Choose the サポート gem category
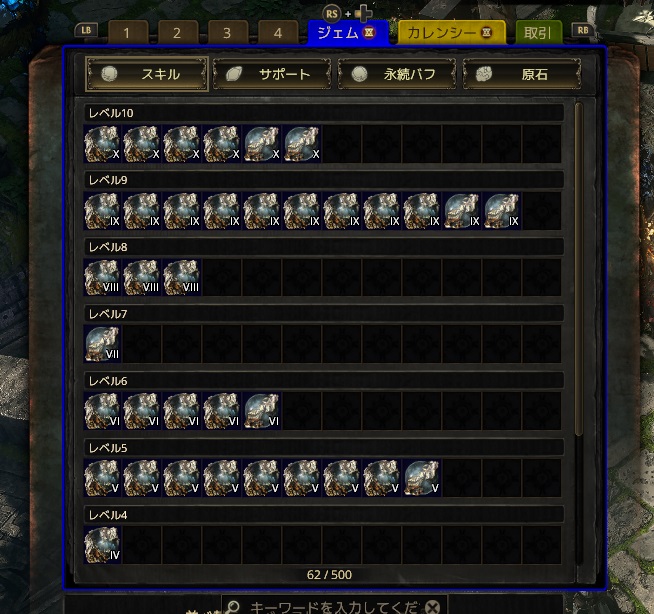Viewport: 654px width, 614px height. pyautogui.click(x=272, y=74)
